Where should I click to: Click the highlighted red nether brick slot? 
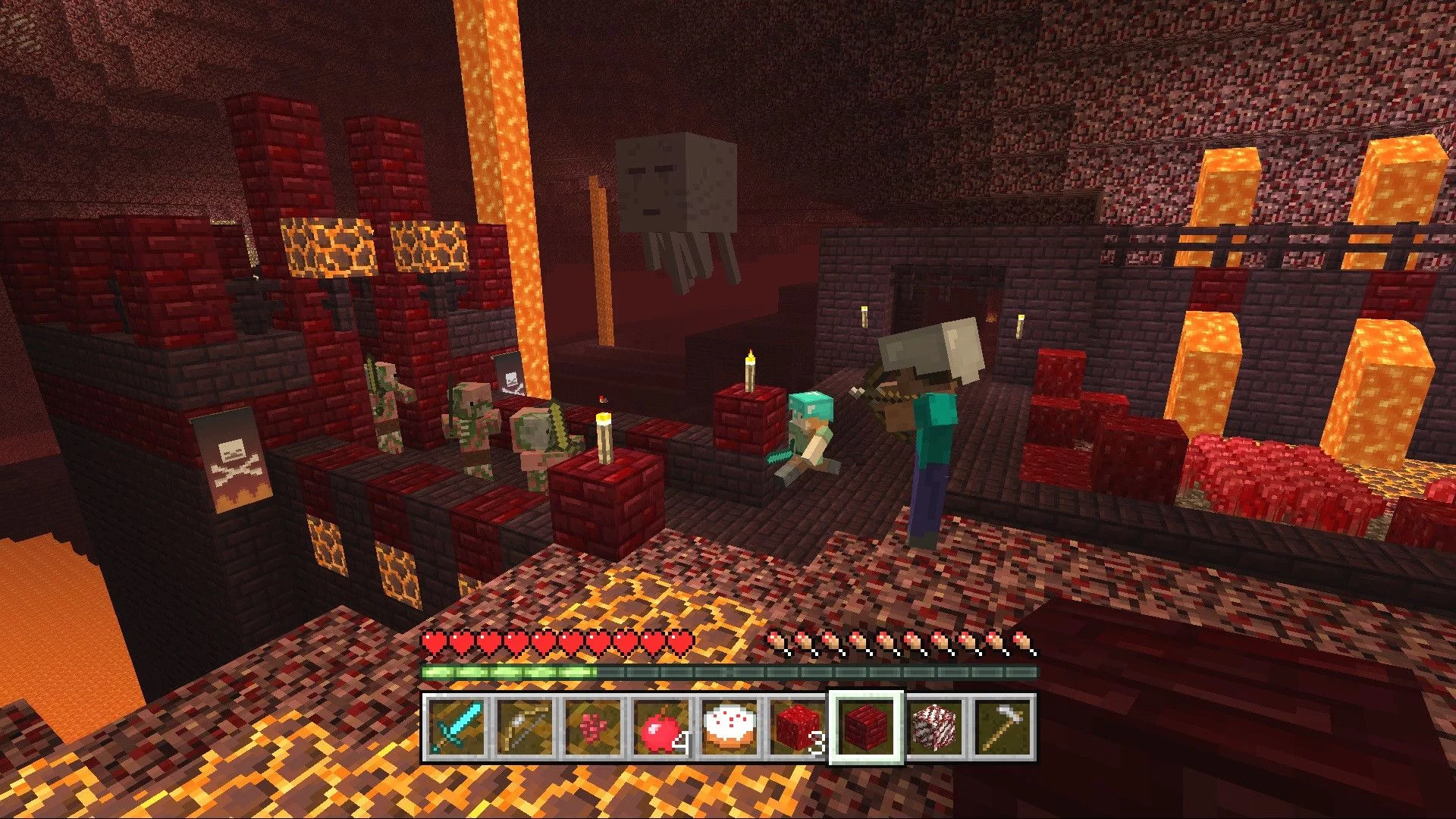pos(866,726)
